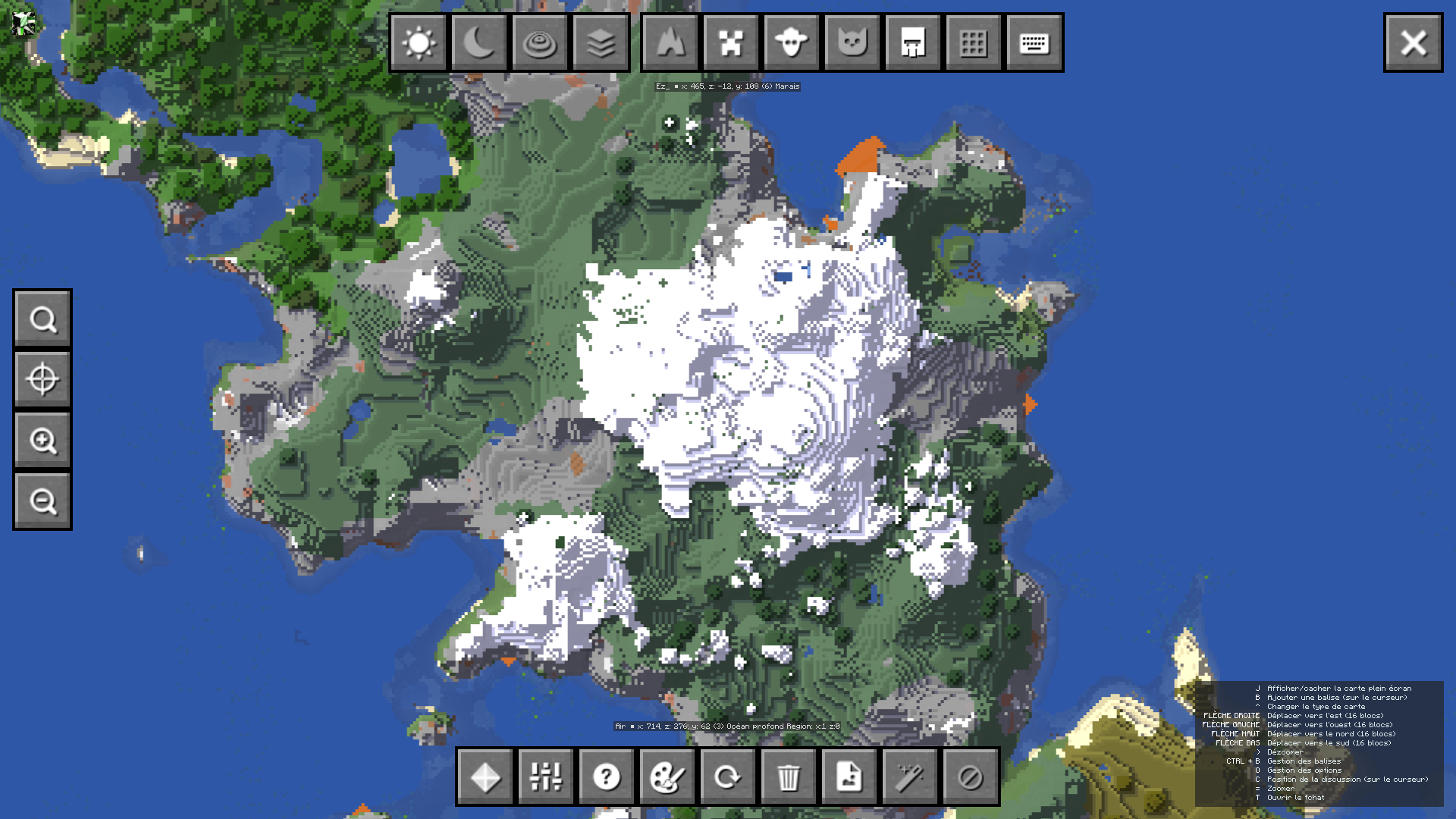This screenshot has height=819, width=1456.
Task: Toggle the map grid overlay
Action: pos(973,42)
